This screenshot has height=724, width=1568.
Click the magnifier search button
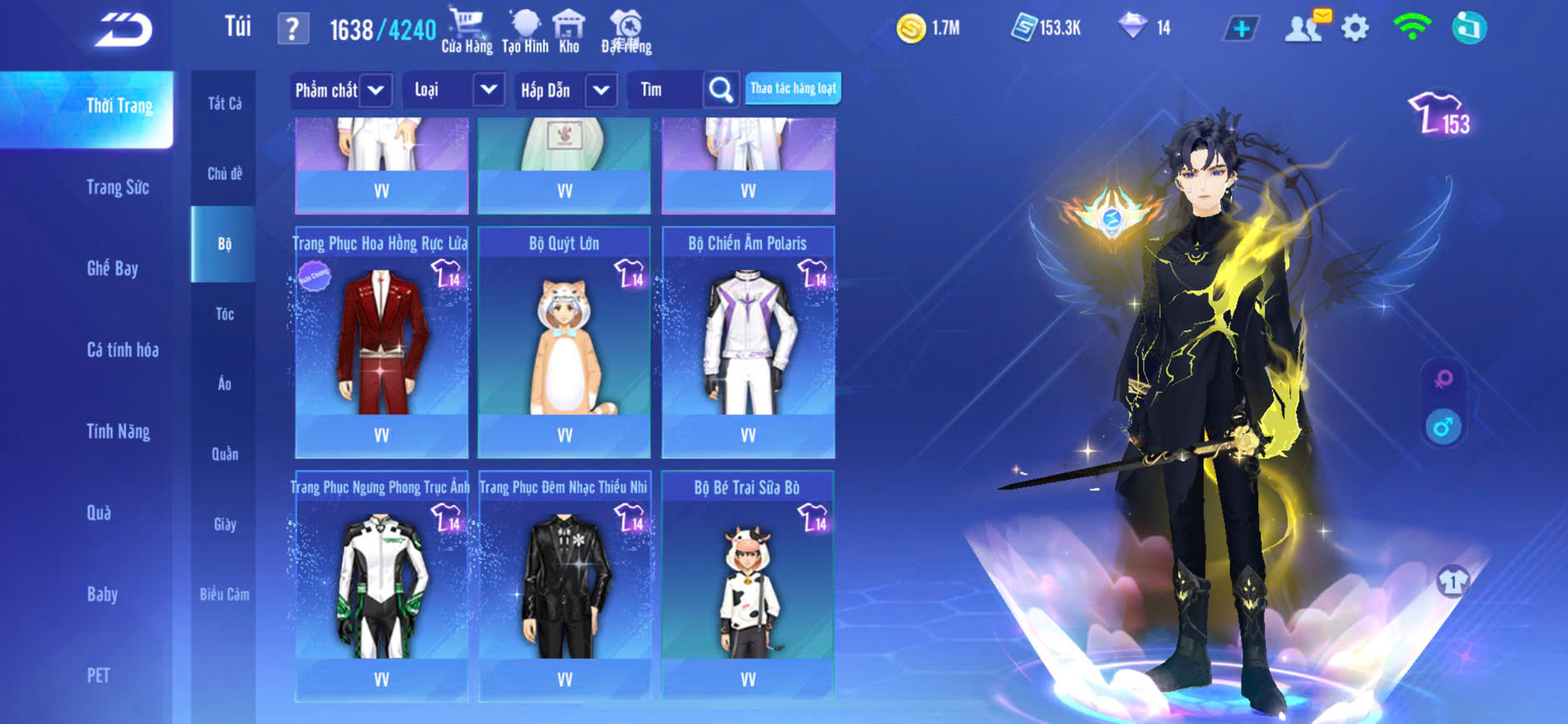[721, 90]
